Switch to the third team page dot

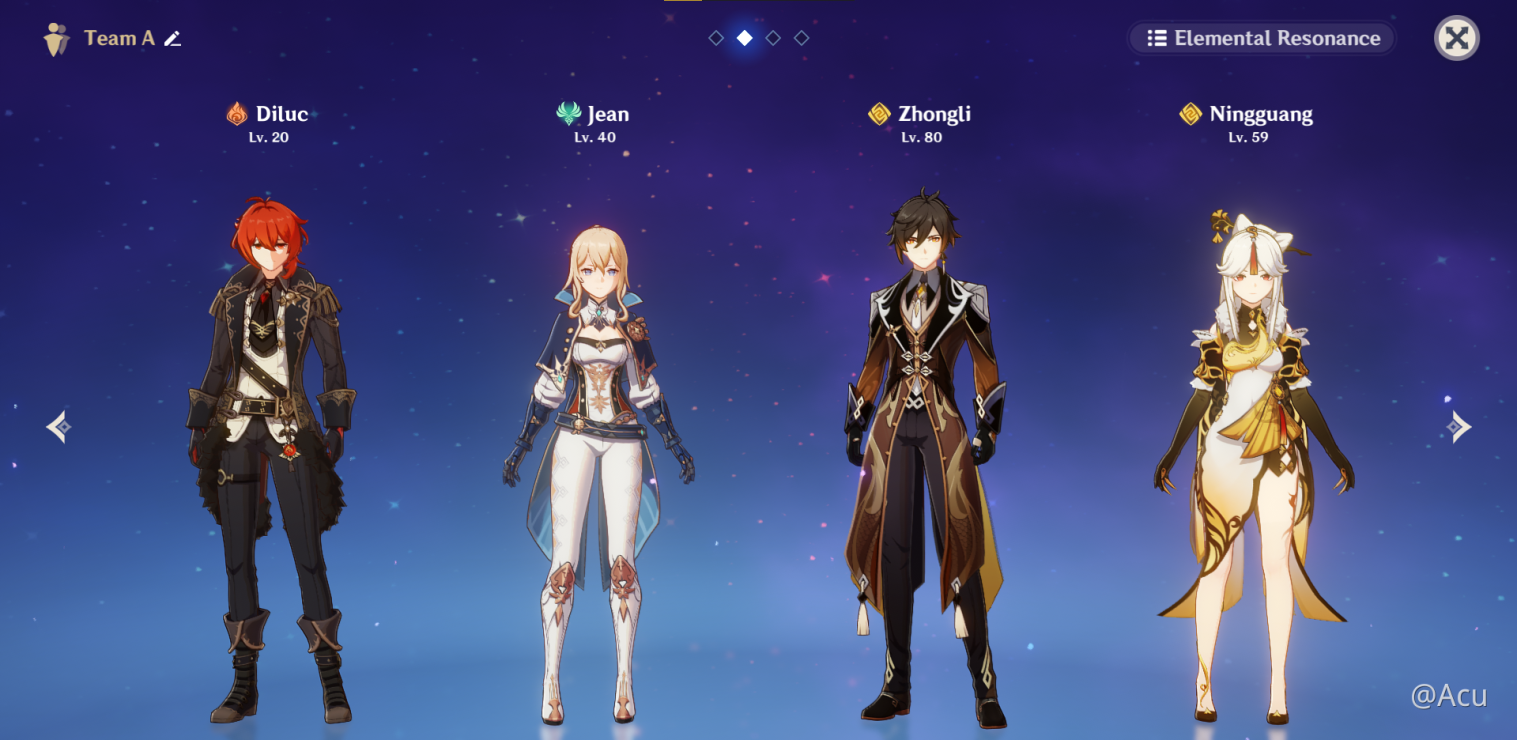point(773,38)
